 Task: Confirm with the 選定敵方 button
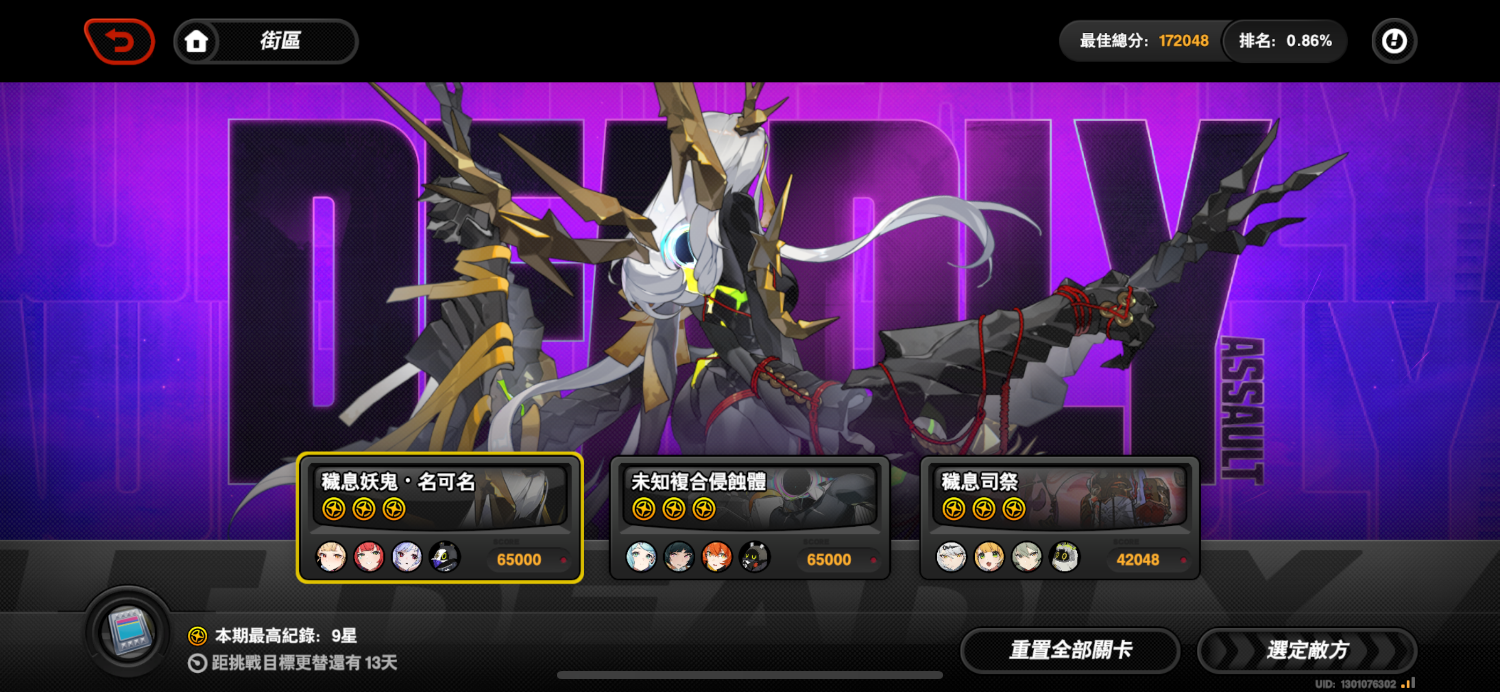pyautogui.click(x=1307, y=650)
